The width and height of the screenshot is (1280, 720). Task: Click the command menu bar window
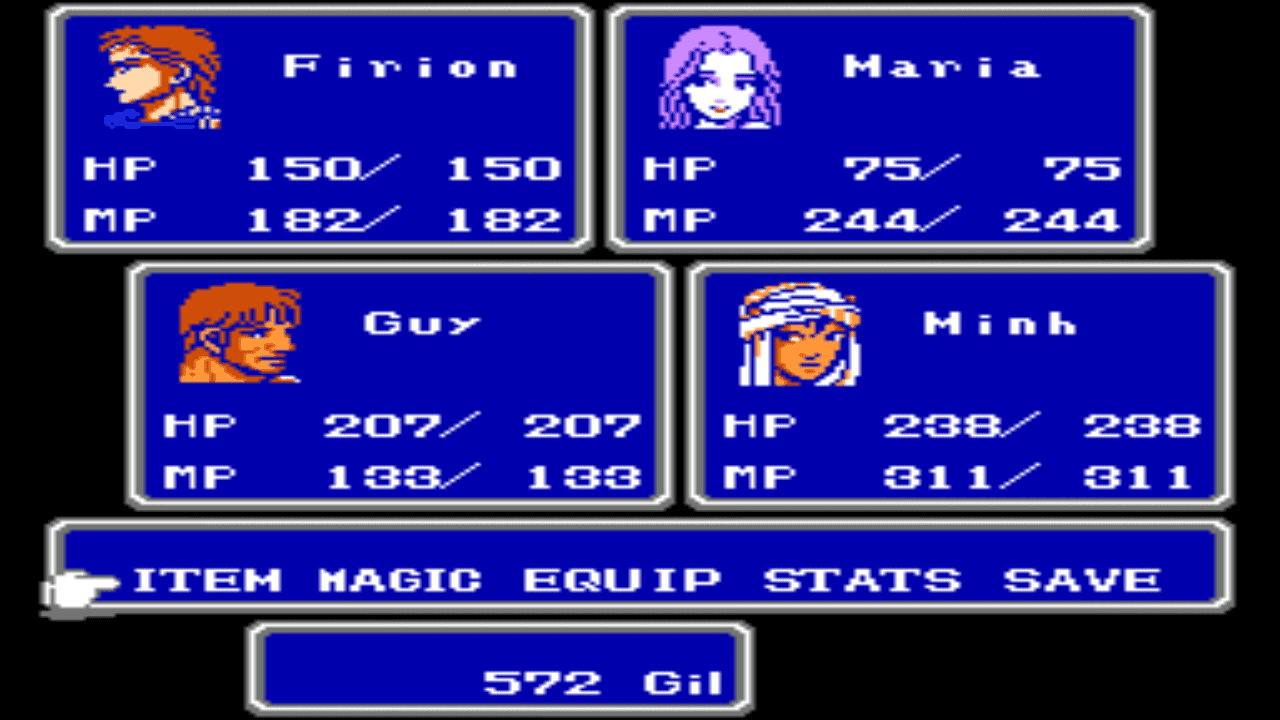pos(640,567)
